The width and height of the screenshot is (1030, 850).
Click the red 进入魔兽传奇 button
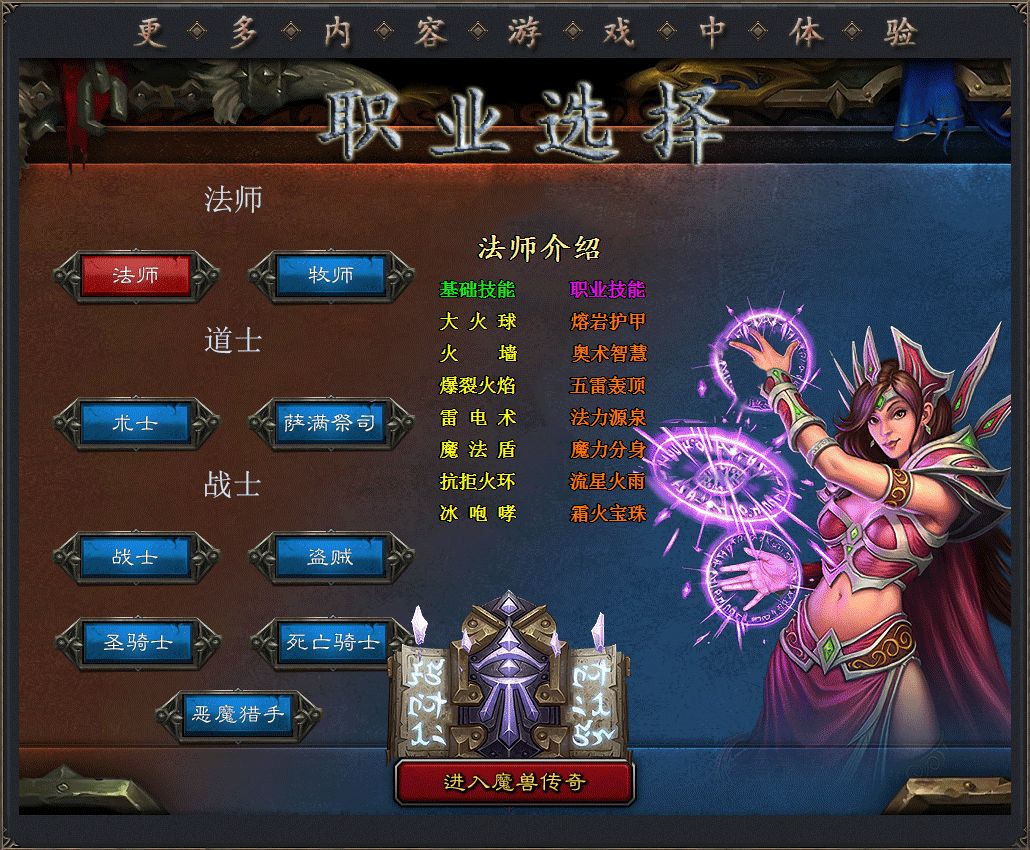click(515, 782)
